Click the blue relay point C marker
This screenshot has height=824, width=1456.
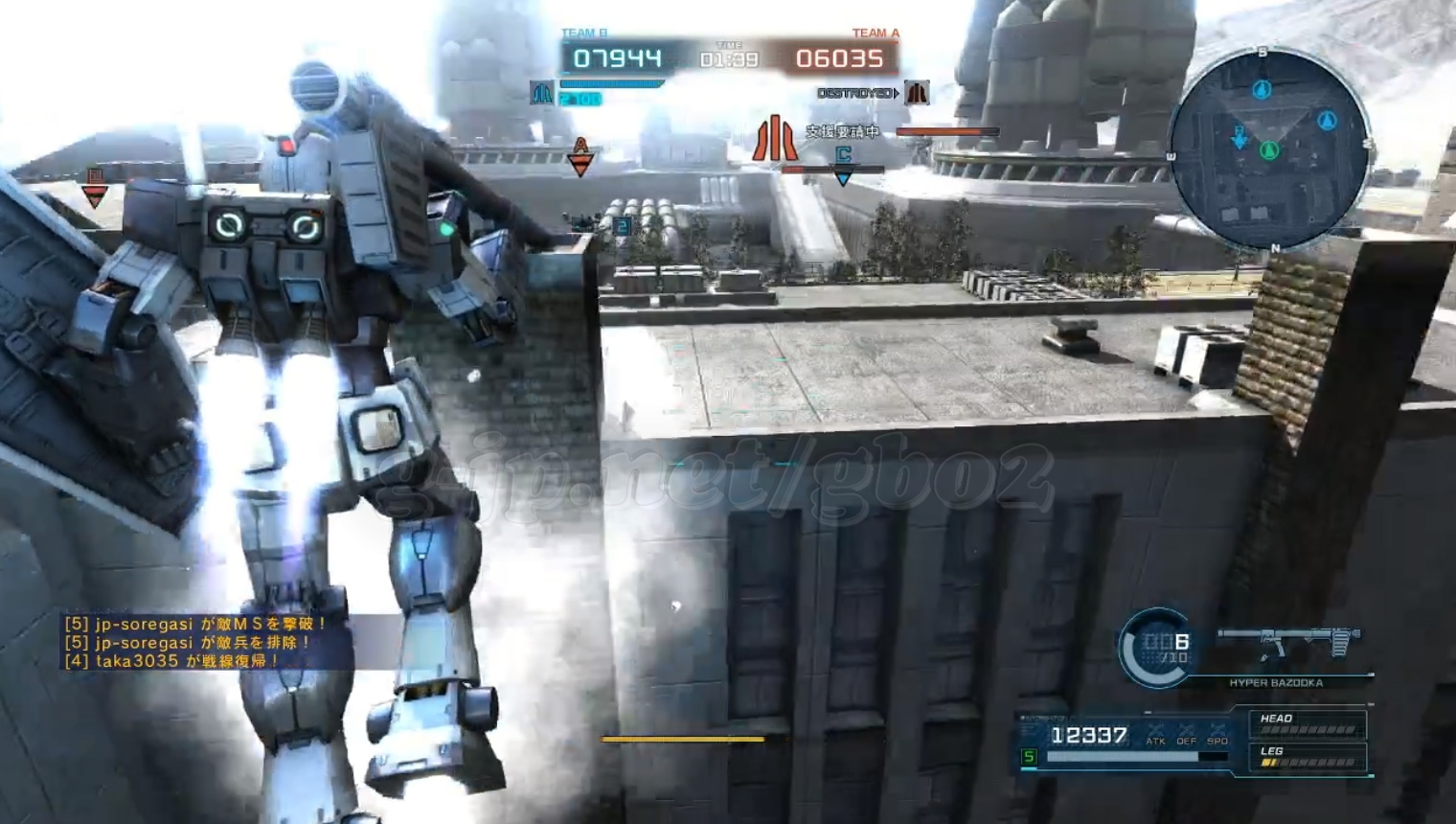843,164
